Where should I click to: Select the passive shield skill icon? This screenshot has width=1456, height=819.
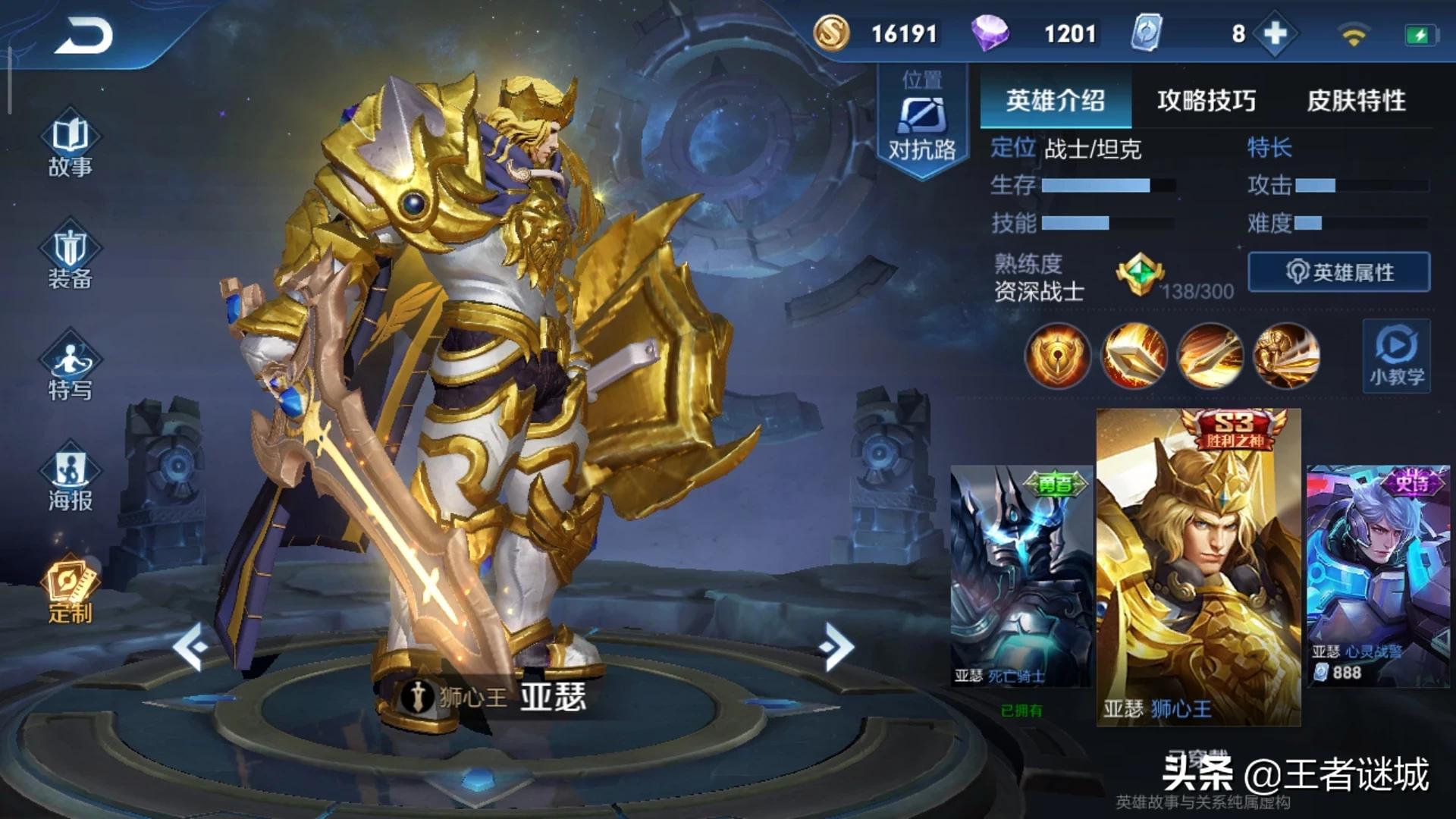1057,356
